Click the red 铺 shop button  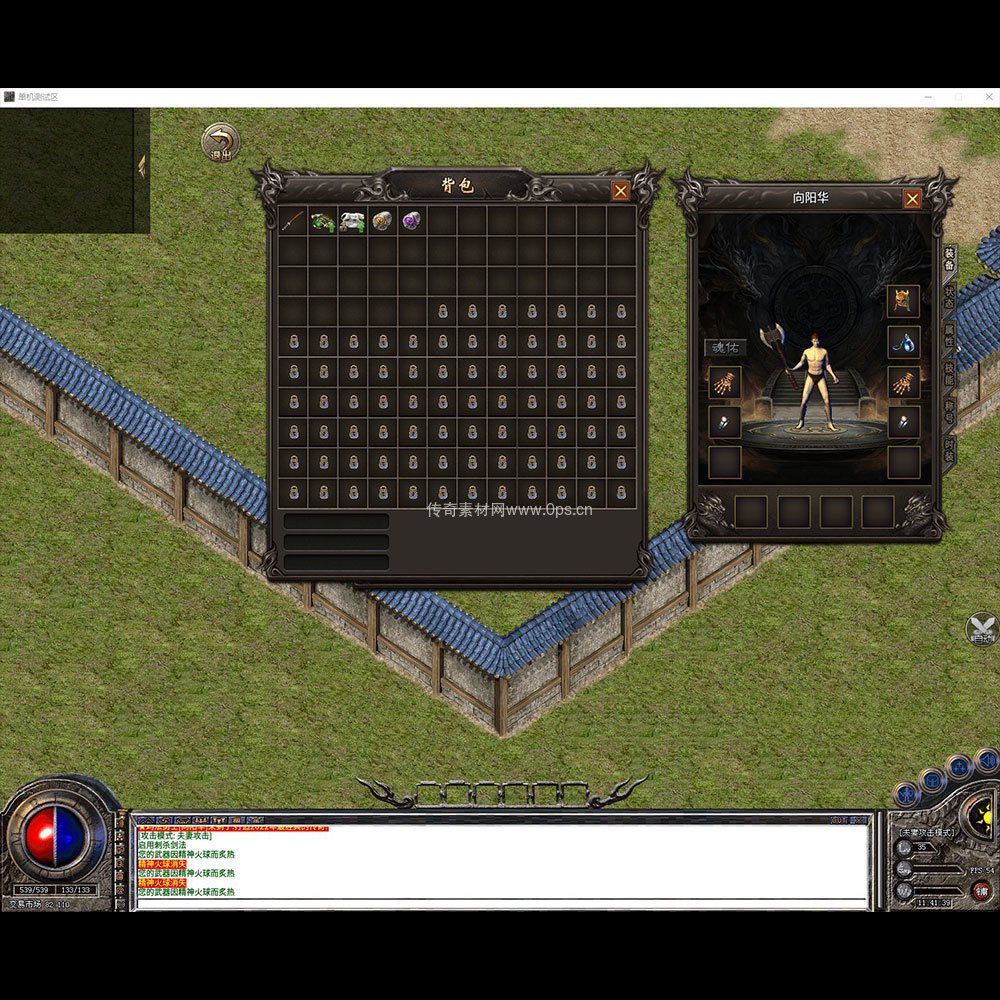(x=981, y=891)
